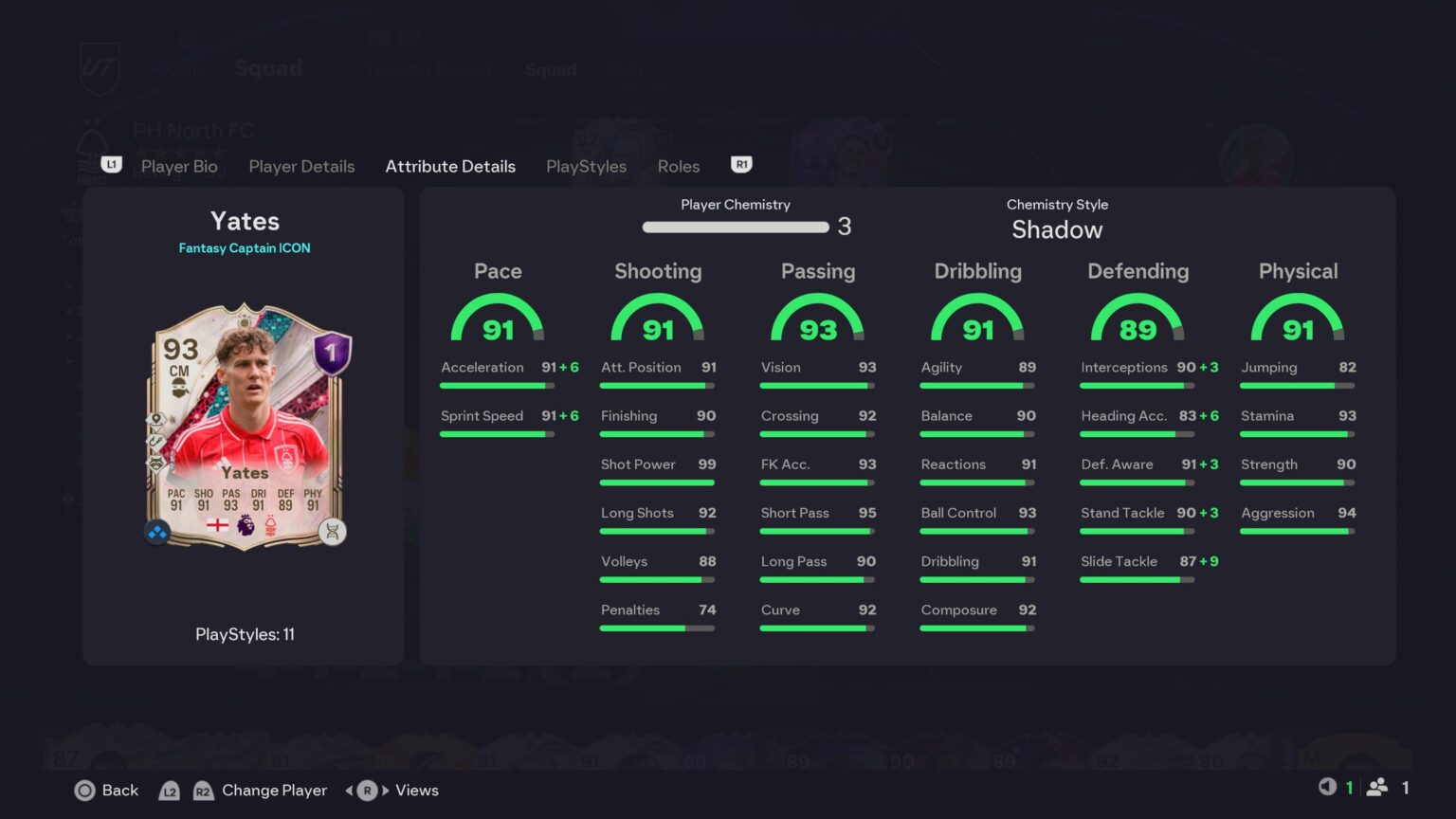Click the speaker icon in the bottom bar
Screen dimensions: 1456x819
pyautogui.click(x=1326, y=787)
